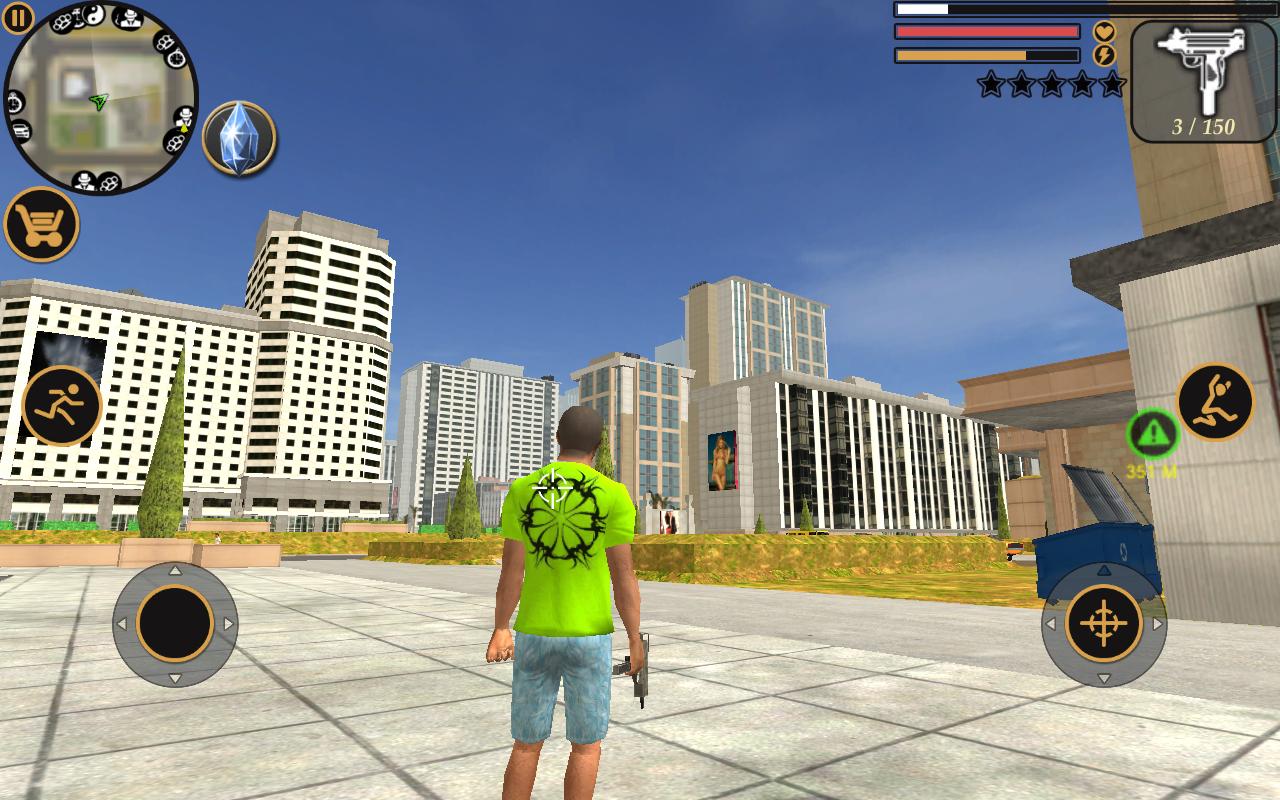Pause the game with the pause button
Screen dimensions: 1280x800
(x=18, y=17)
